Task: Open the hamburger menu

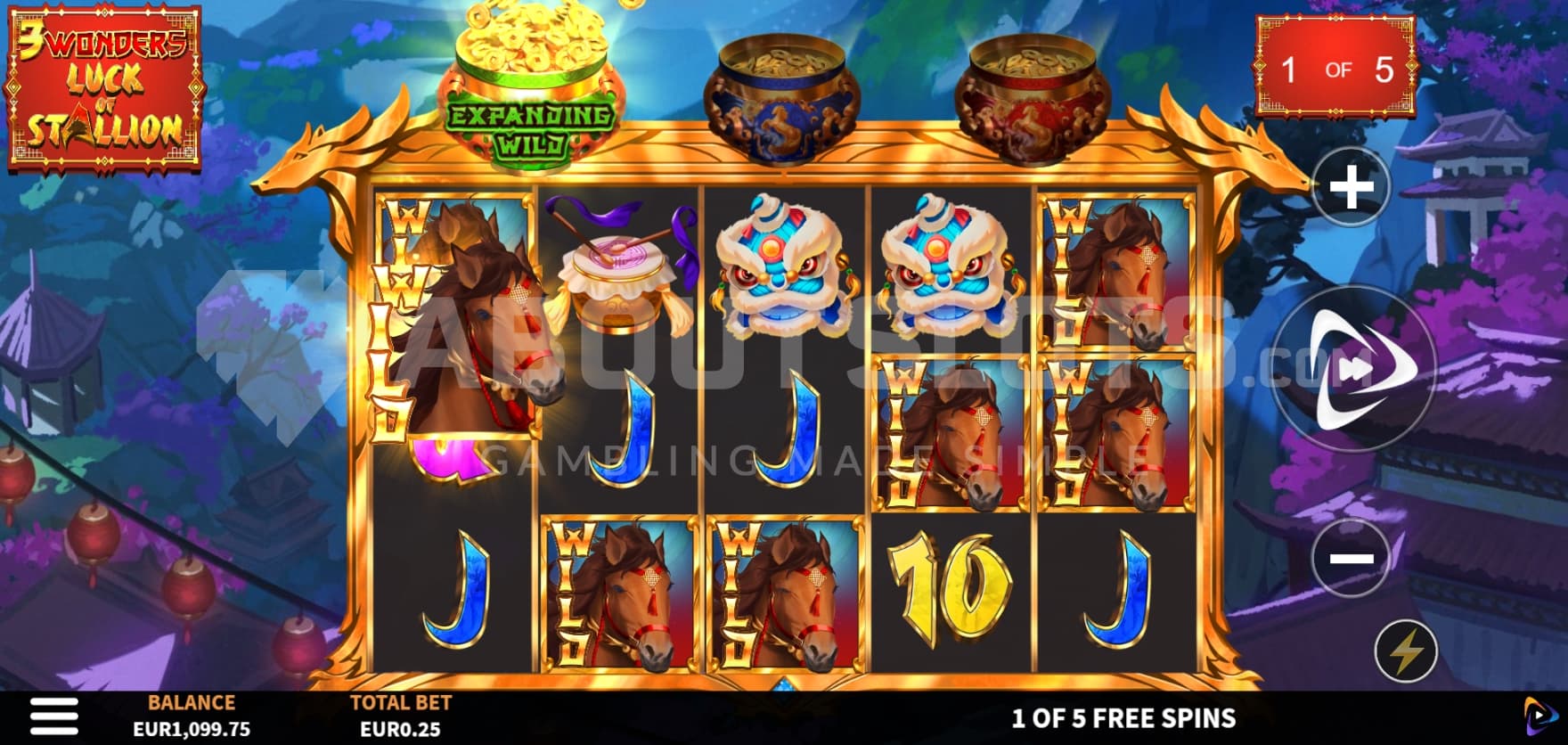Action: [x=53, y=716]
